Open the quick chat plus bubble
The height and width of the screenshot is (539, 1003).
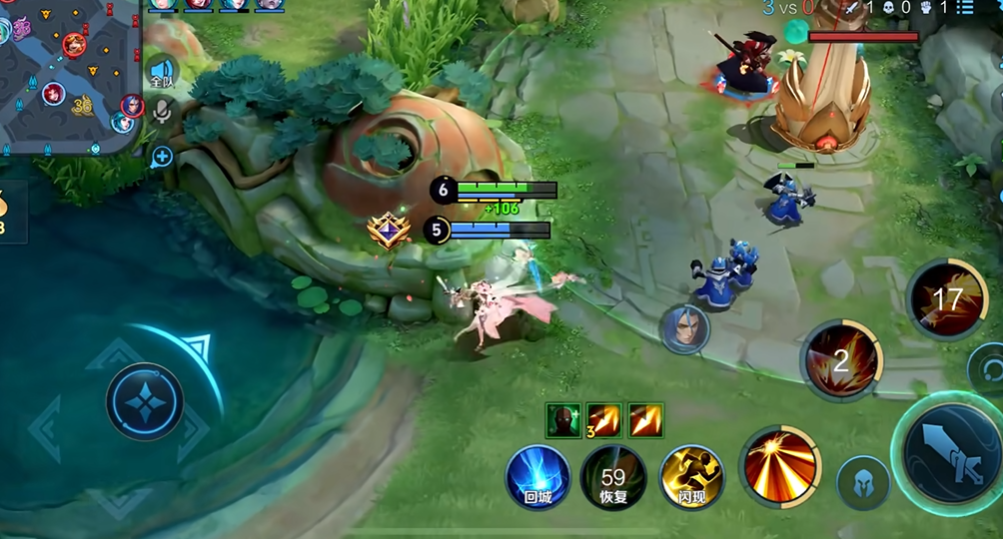[162, 157]
